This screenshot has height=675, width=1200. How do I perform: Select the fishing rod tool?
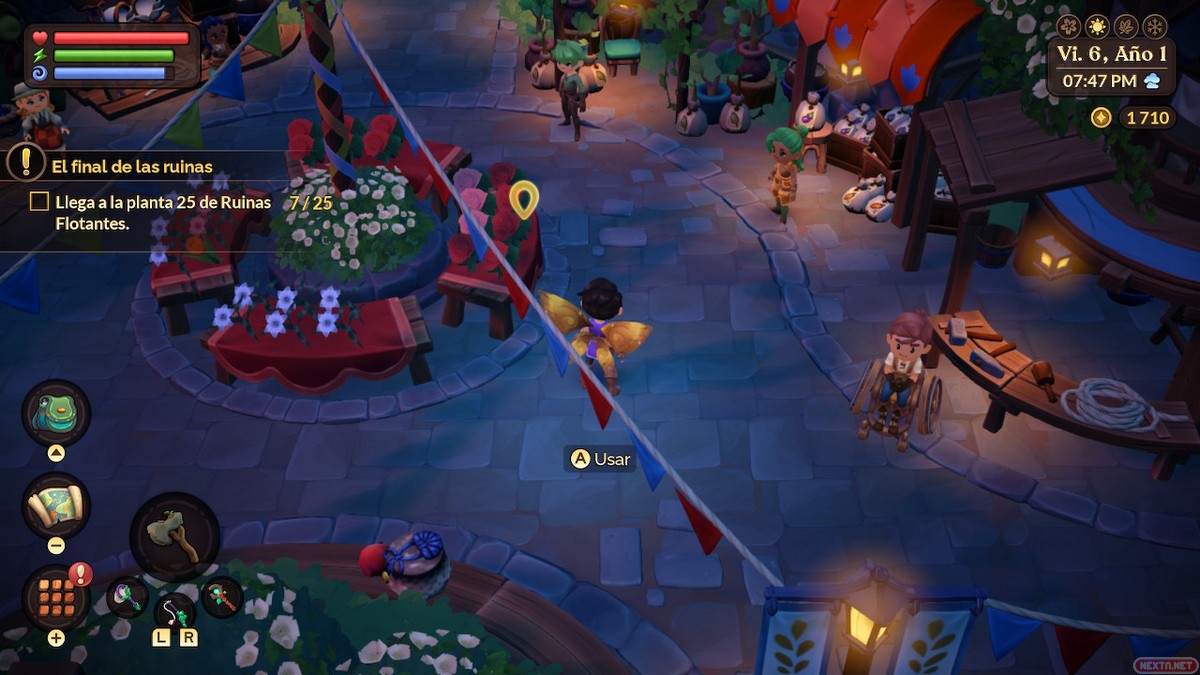(x=175, y=609)
